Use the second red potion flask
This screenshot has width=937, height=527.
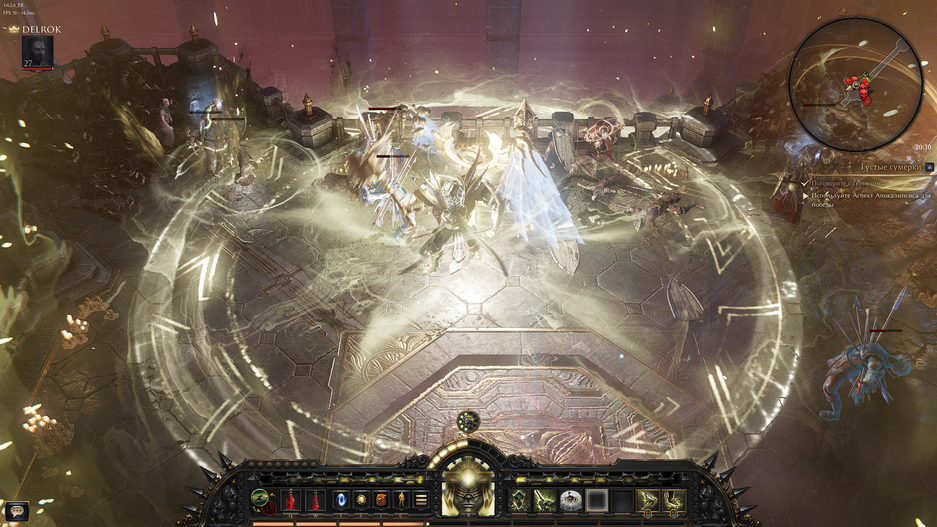point(314,499)
